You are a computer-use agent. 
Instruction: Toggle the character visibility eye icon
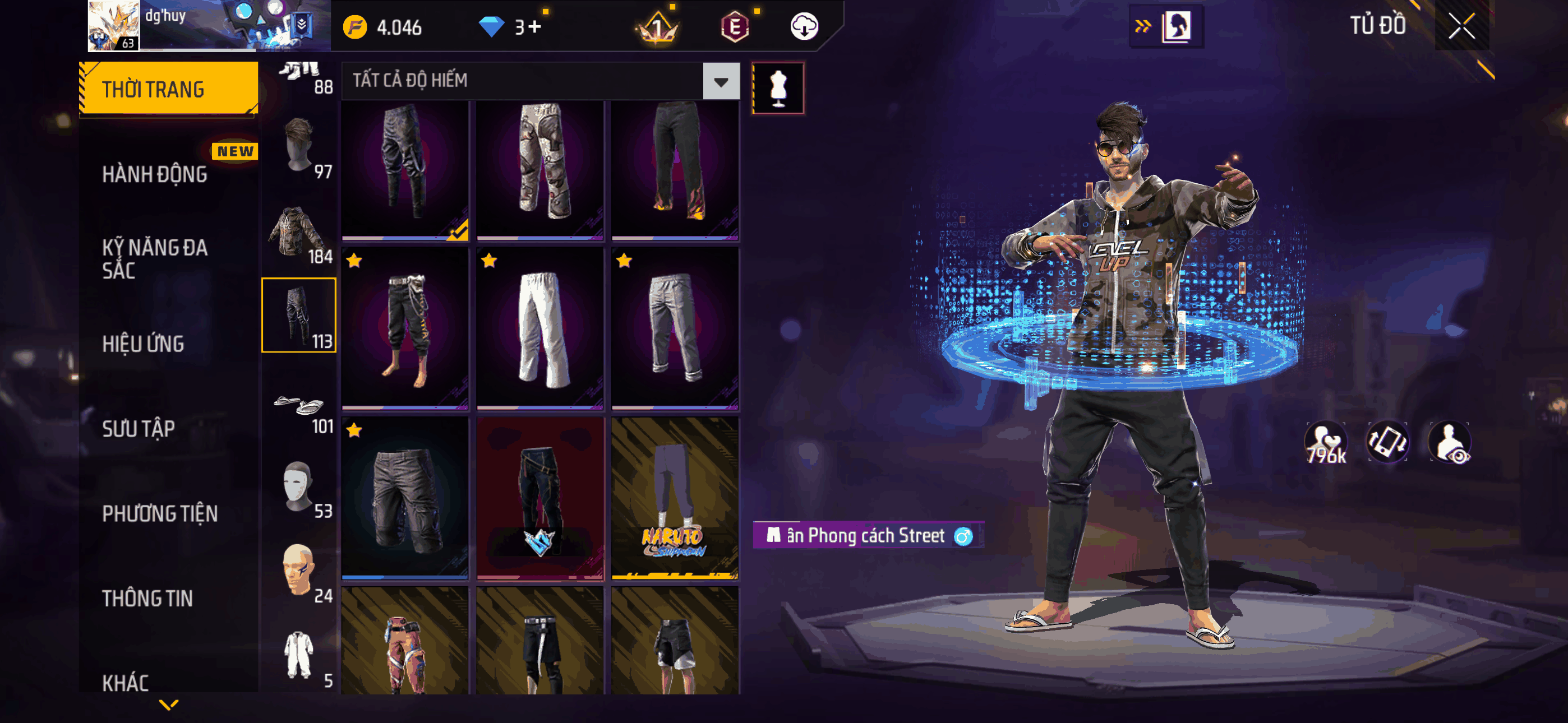[1450, 443]
